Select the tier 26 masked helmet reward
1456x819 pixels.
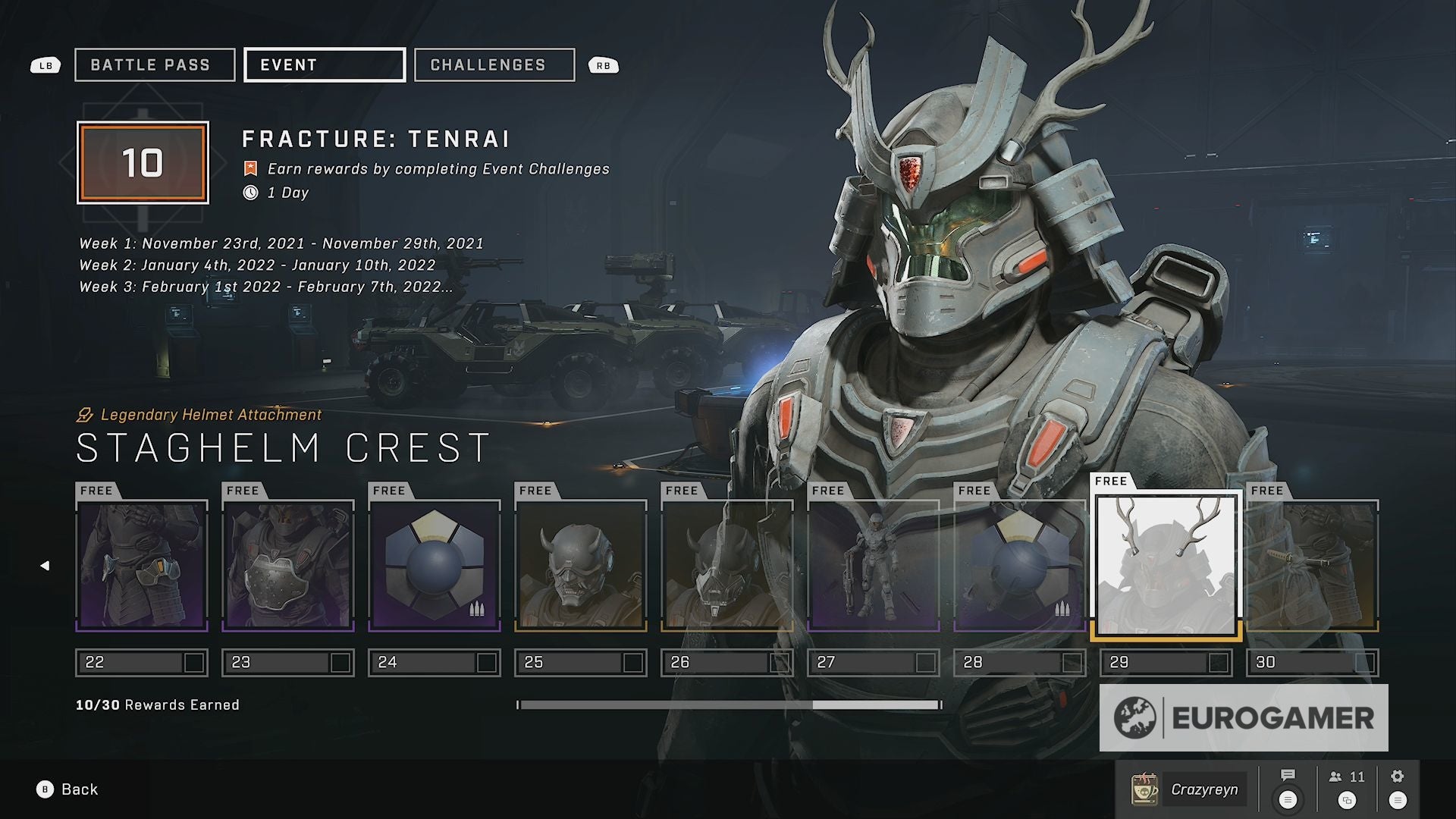coord(727,566)
